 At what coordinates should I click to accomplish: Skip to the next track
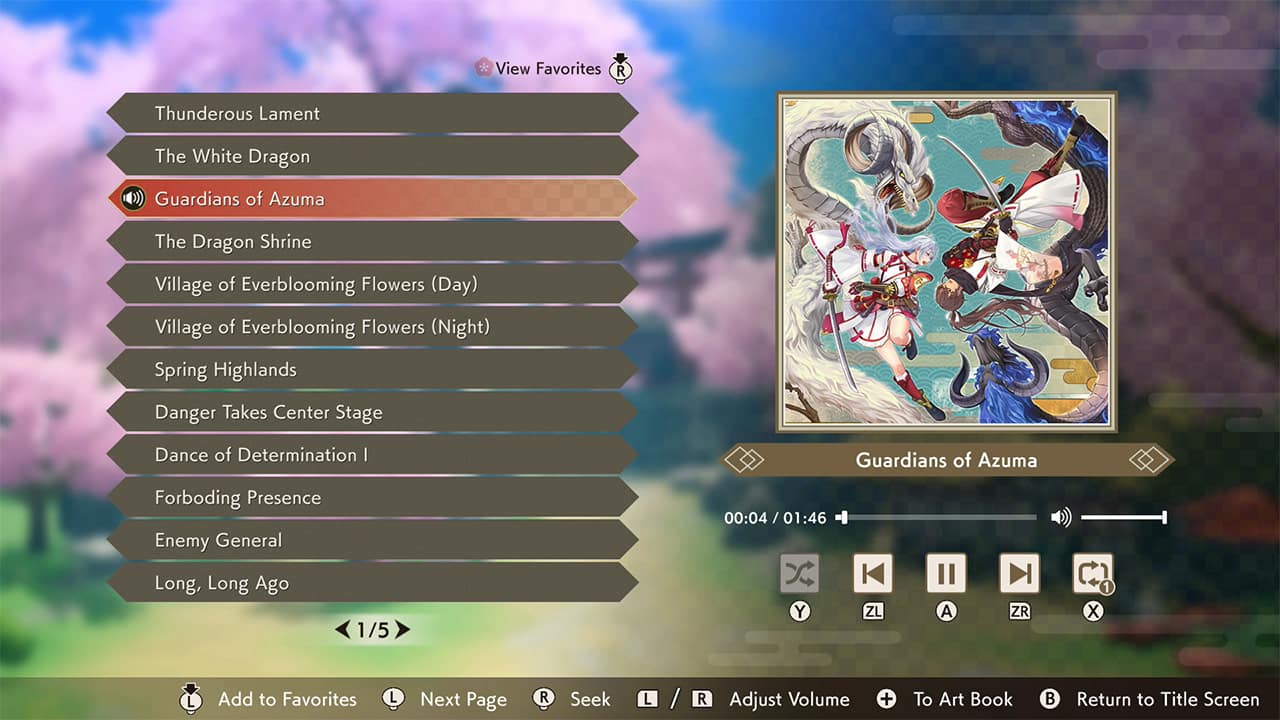coord(1019,572)
